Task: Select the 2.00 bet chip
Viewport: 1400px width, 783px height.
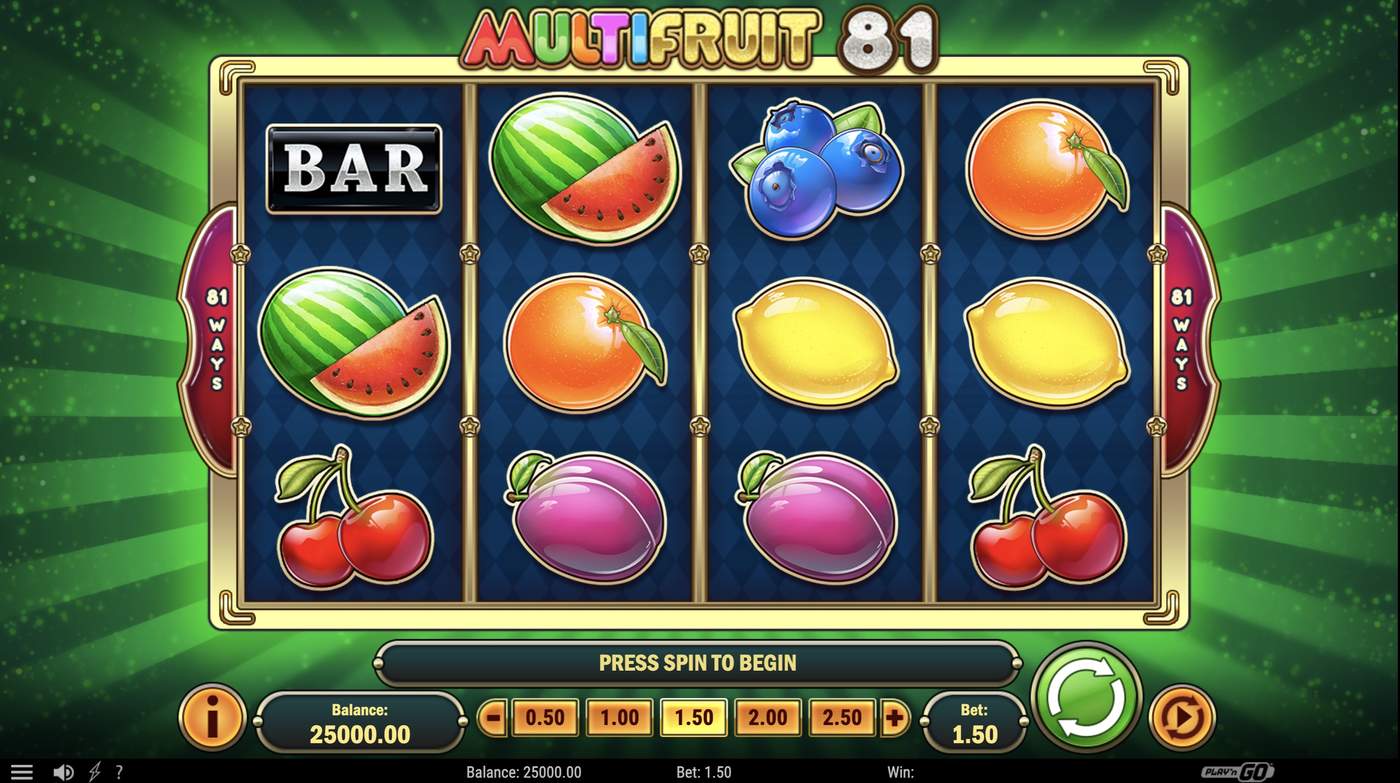Action: (768, 717)
